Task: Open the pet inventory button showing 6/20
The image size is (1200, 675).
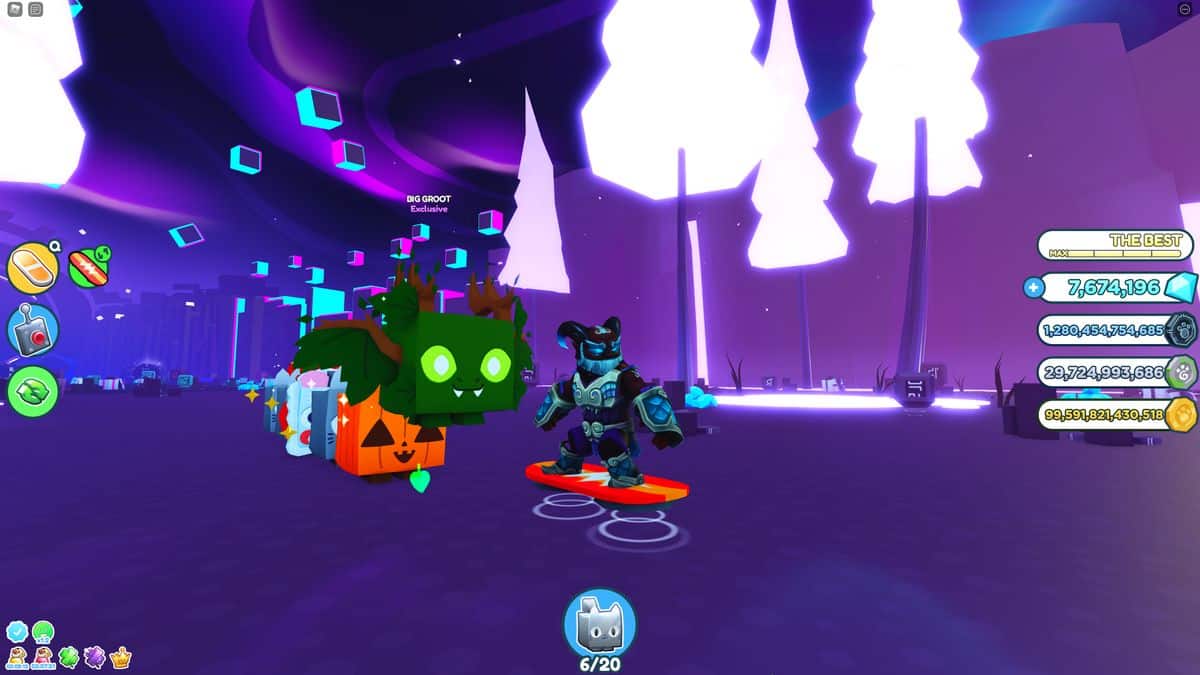Action: pos(599,622)
